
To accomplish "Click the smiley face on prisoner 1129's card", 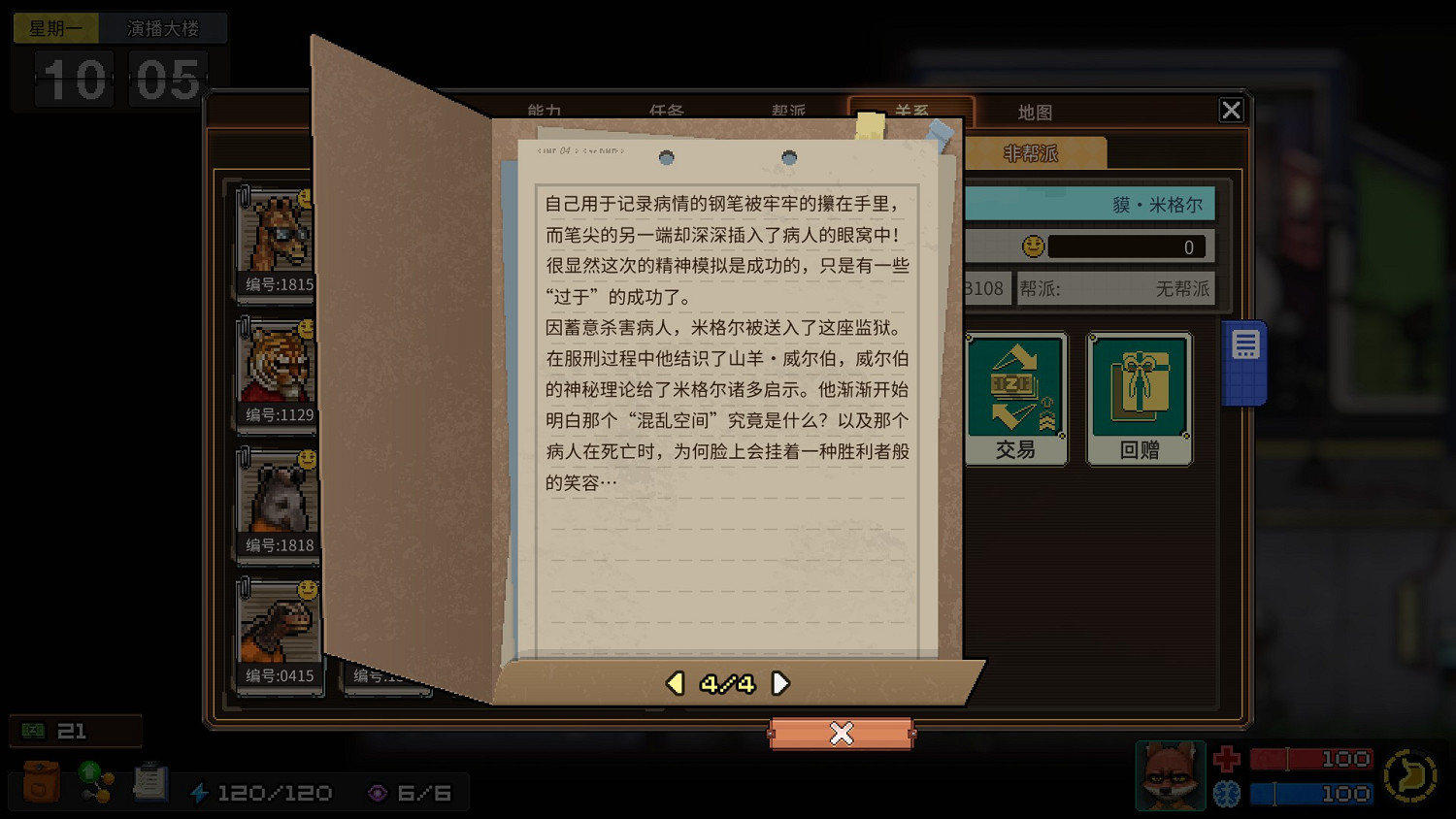I will (x=305, y=331).
